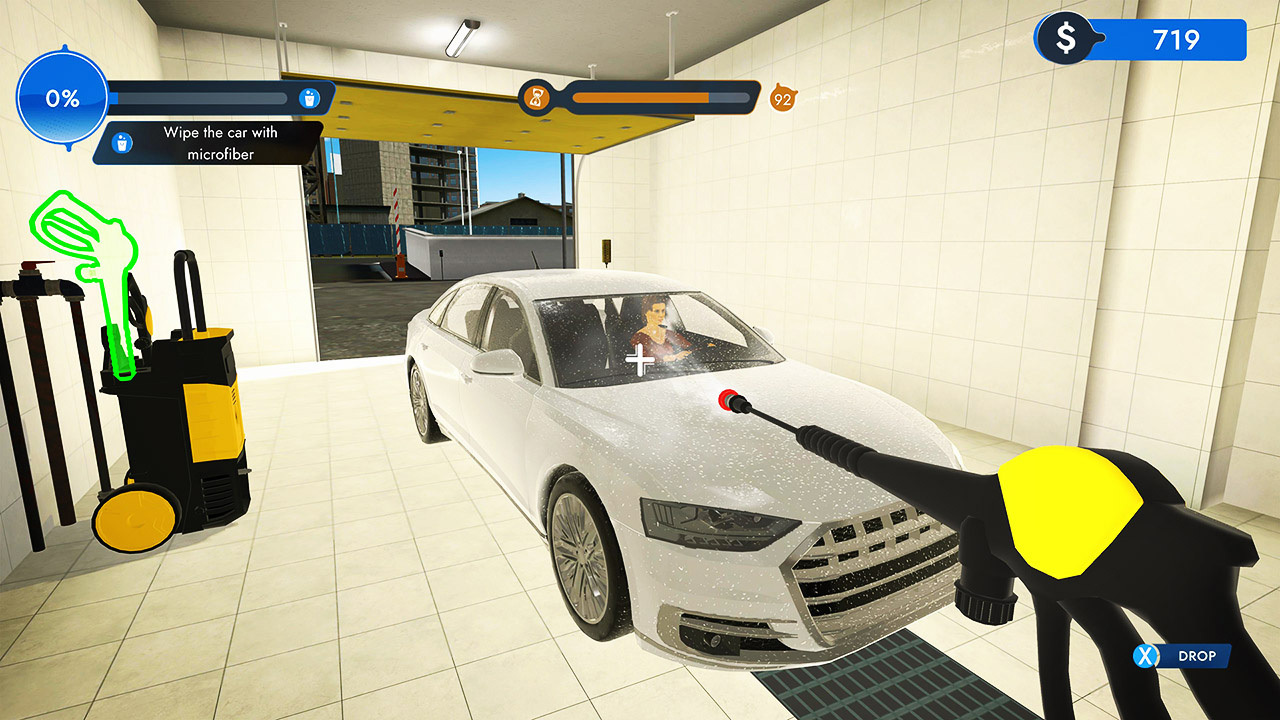Click the bucket icon on the progress bar

[x=312, y=97]
